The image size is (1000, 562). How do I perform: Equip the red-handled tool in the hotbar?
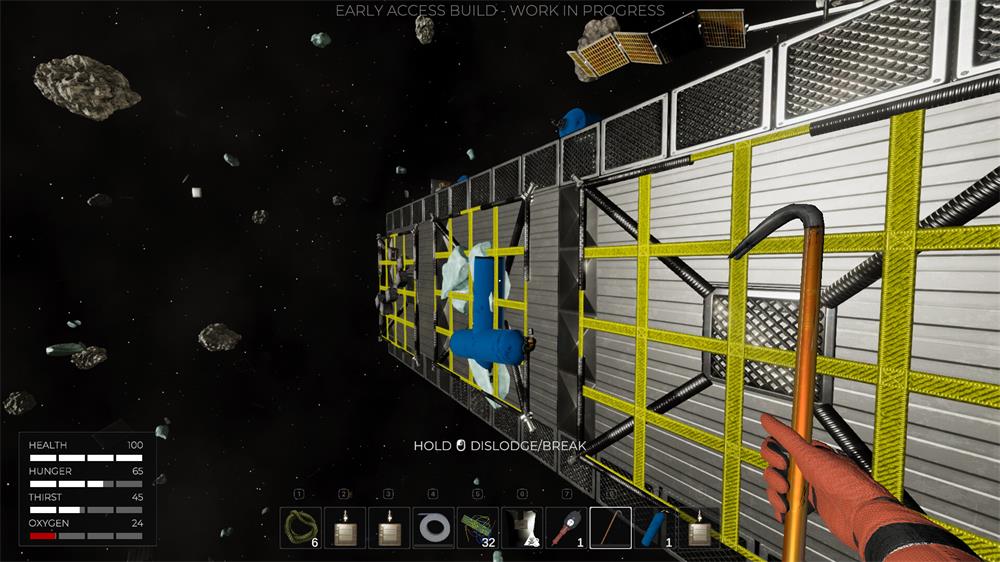(566, 526)
